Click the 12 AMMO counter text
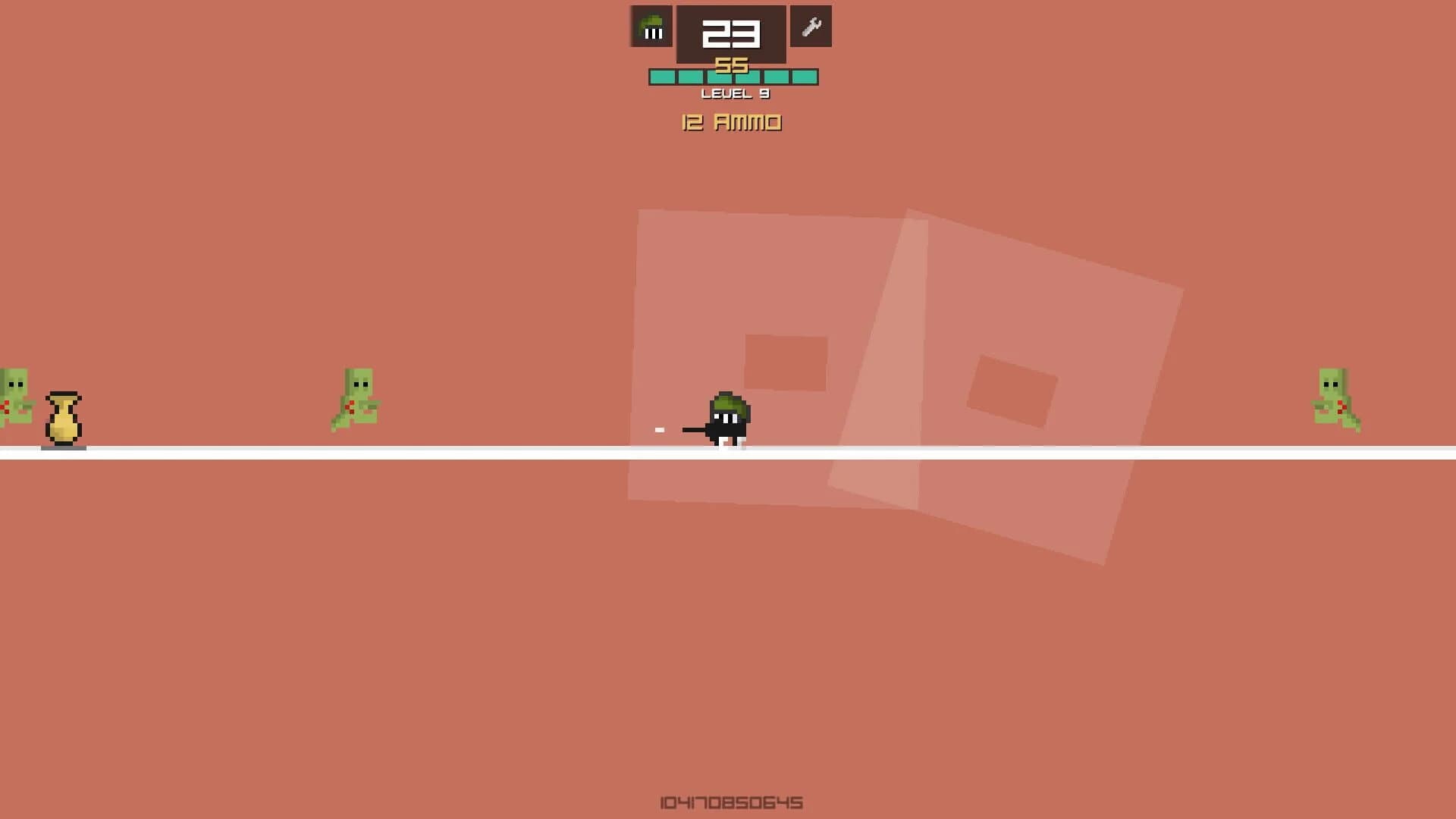This screenshot has height=819, width=1456. (x=730, y=122)
